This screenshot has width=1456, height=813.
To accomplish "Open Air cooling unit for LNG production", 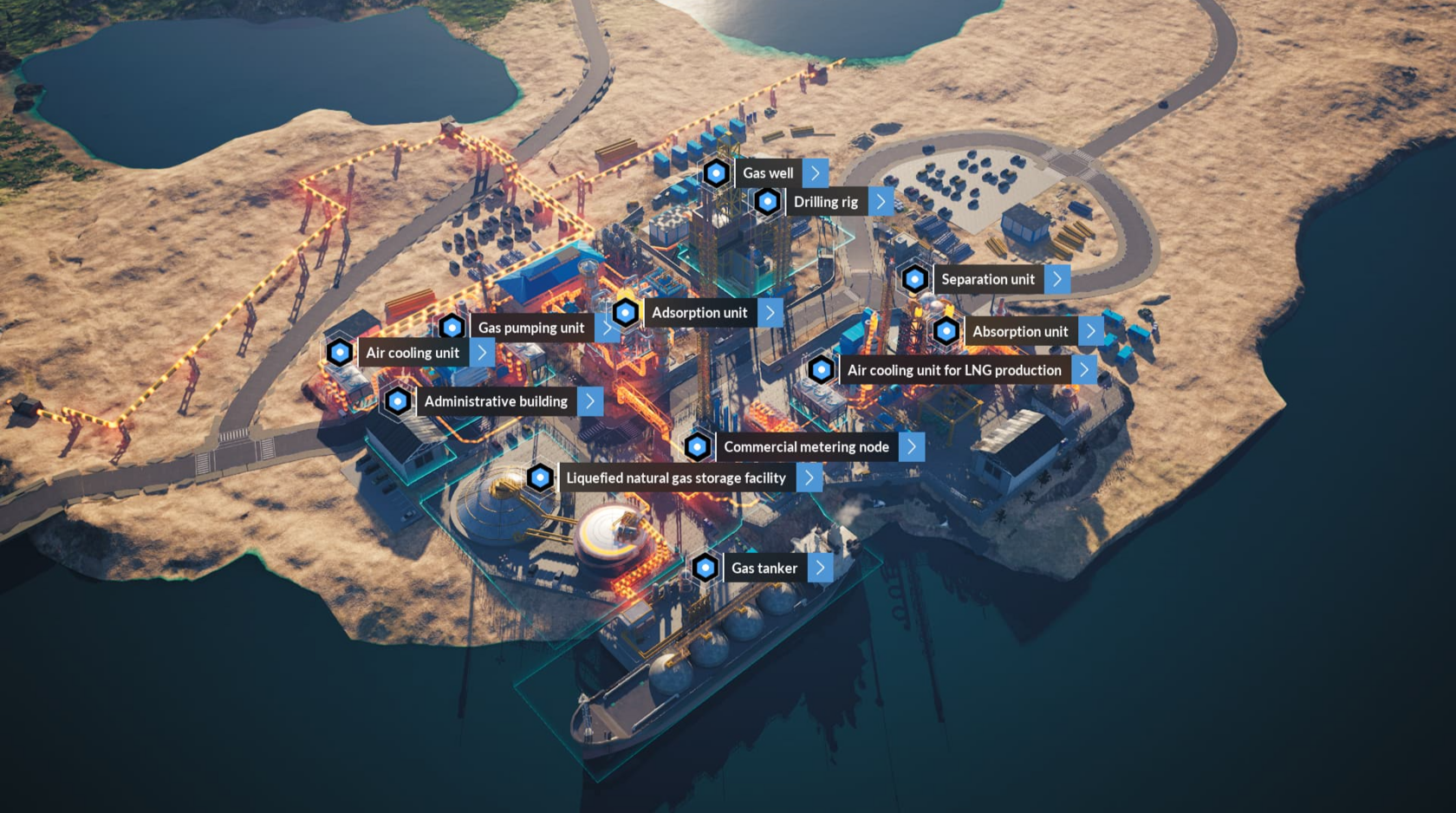I will [954, 370].
